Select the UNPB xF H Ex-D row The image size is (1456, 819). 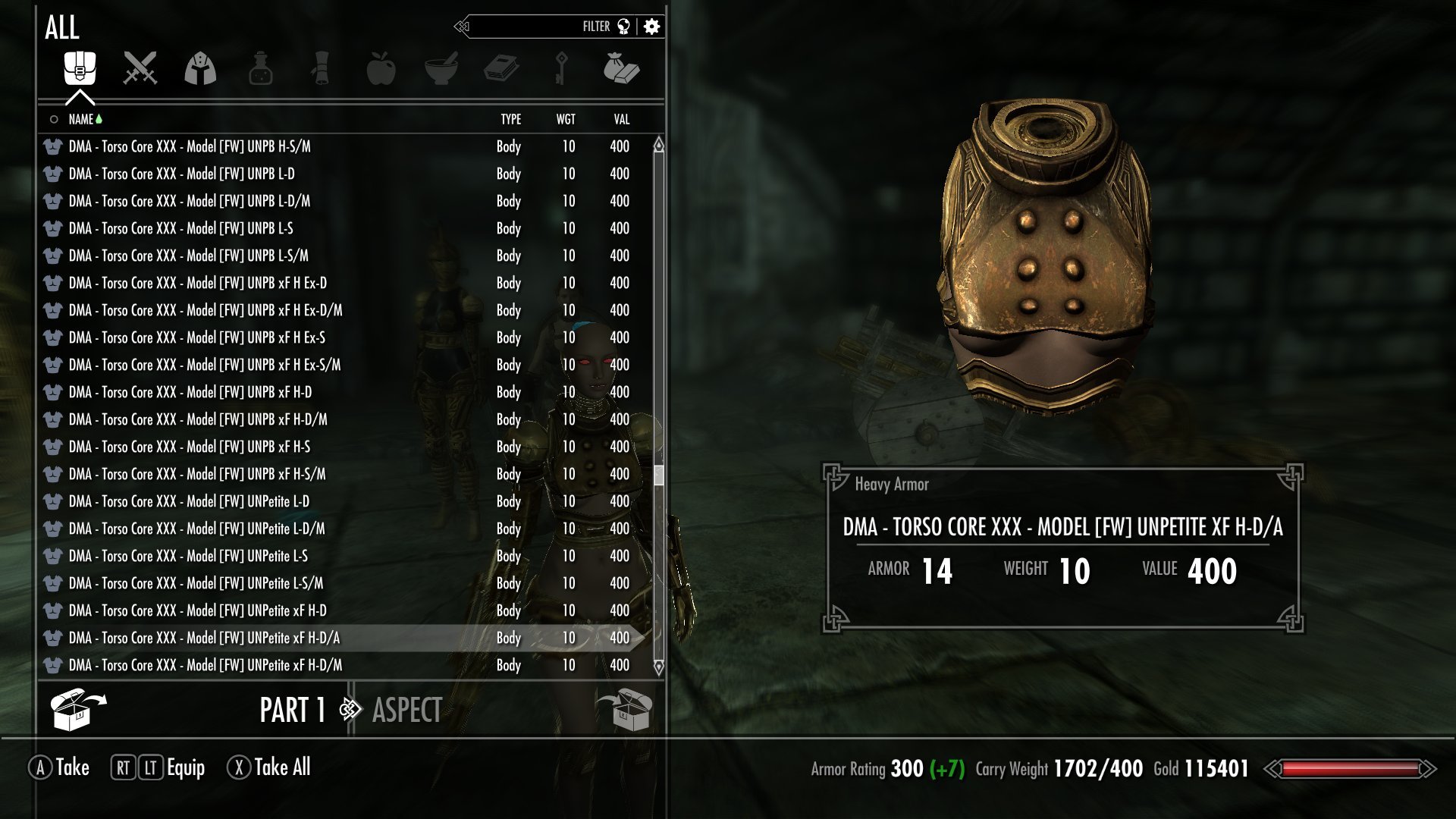(198, 283)
